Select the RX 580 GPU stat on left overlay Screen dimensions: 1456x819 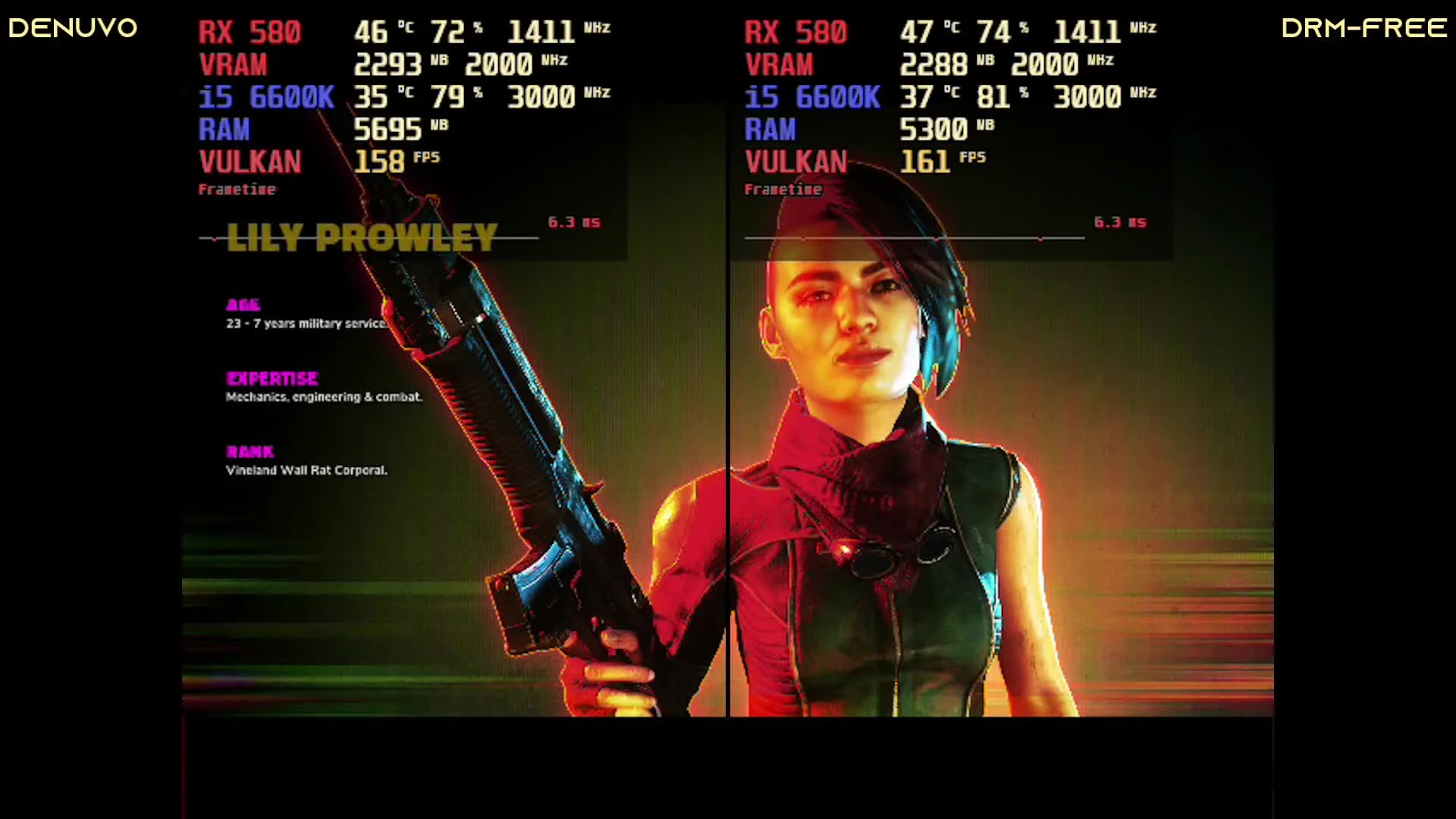pos(250,32)
